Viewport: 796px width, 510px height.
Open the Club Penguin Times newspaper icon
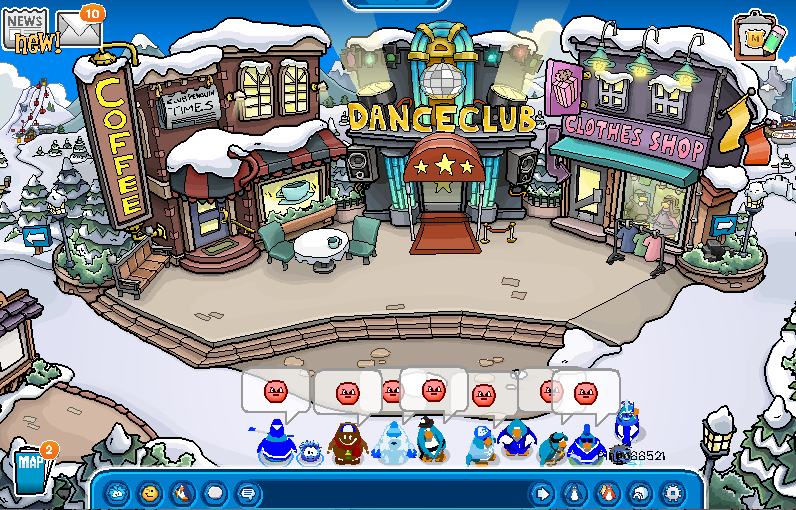26,29
